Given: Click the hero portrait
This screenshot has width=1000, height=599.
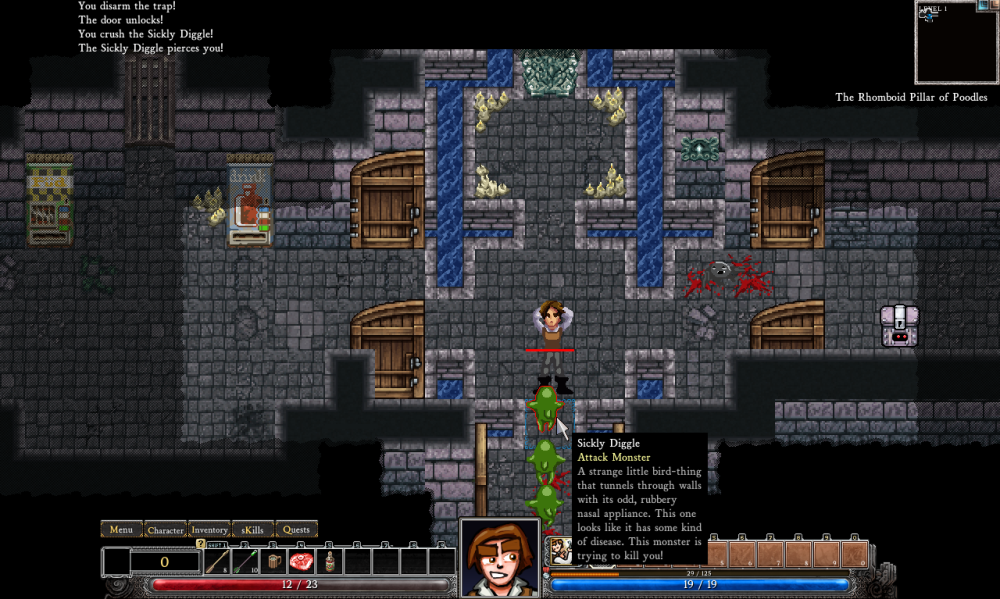Looking at the screenshot, I should pos(500,557).
